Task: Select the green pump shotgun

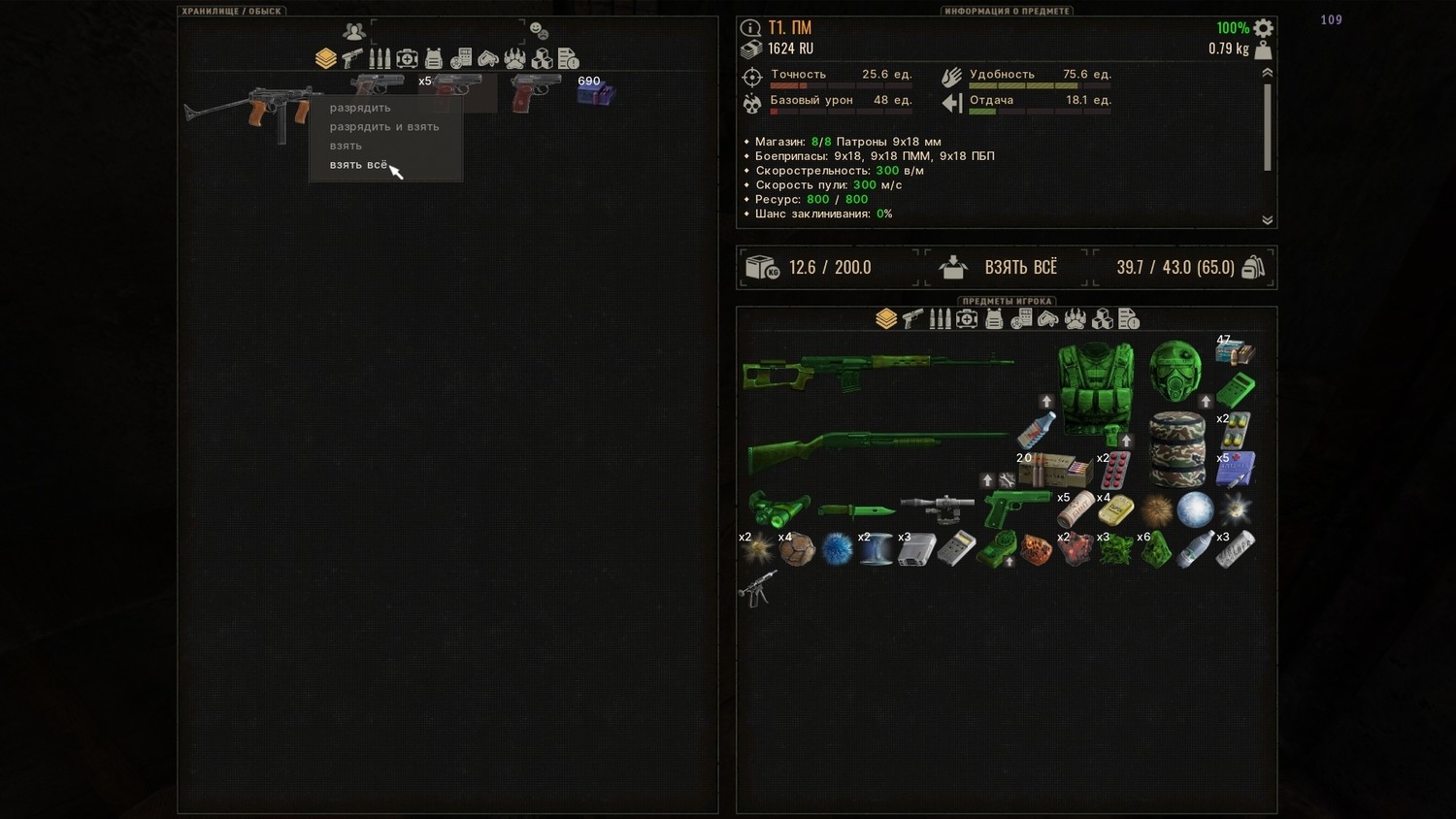Action: pyautogui.click(x=874, y=449)
